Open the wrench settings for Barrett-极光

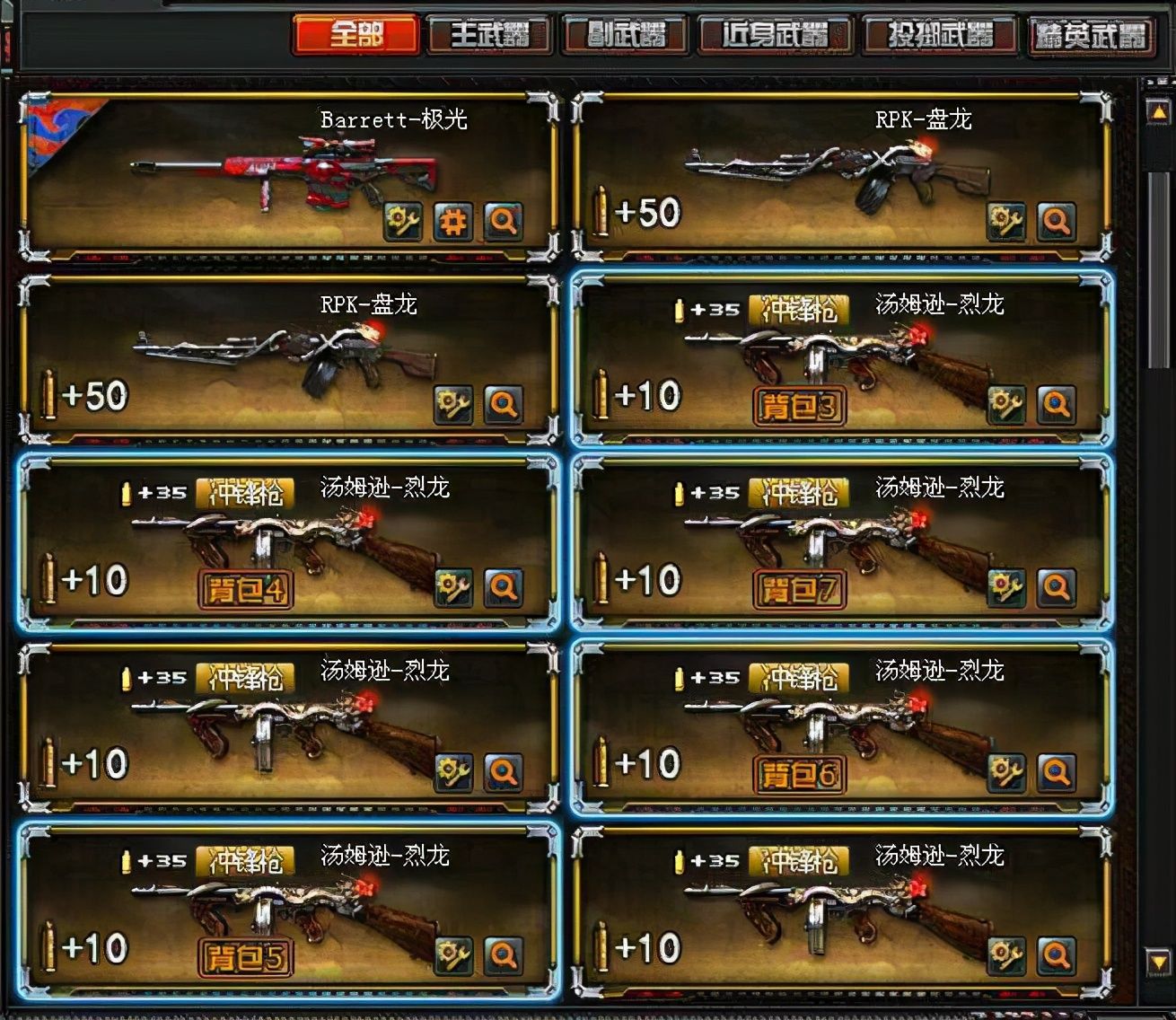click(x=403, y=221)
